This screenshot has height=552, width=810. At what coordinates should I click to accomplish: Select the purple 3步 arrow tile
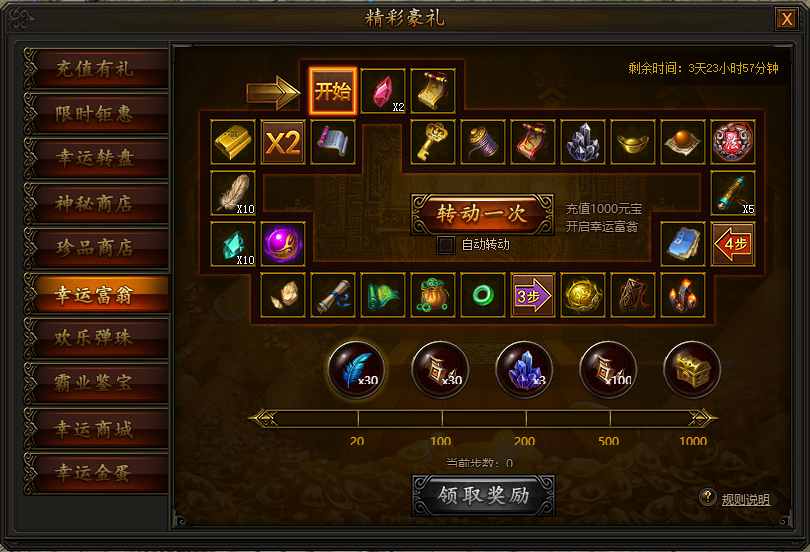tap(533, 295)
